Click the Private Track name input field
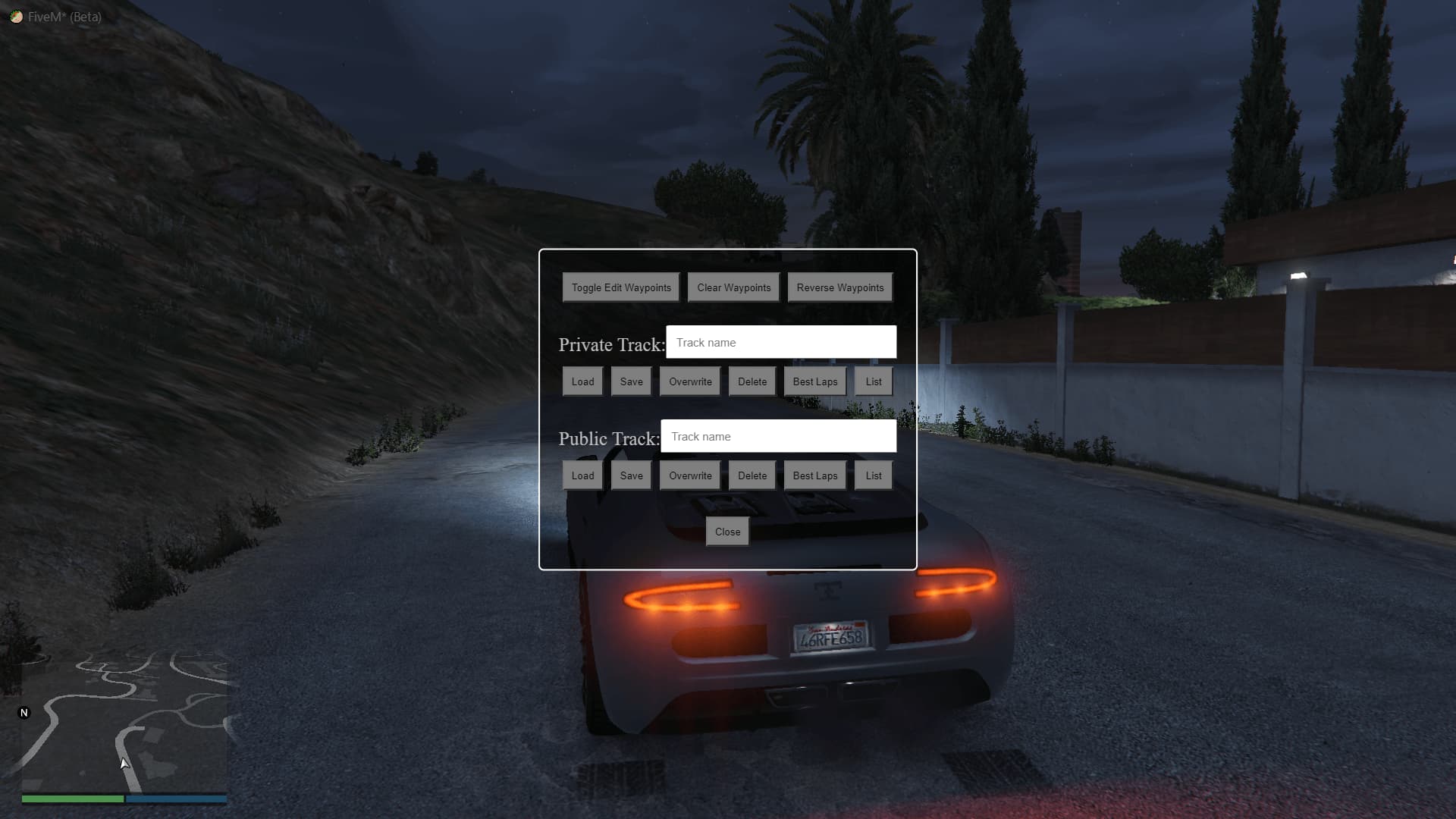Screen dimensions: 1456x819 (781, 342)
